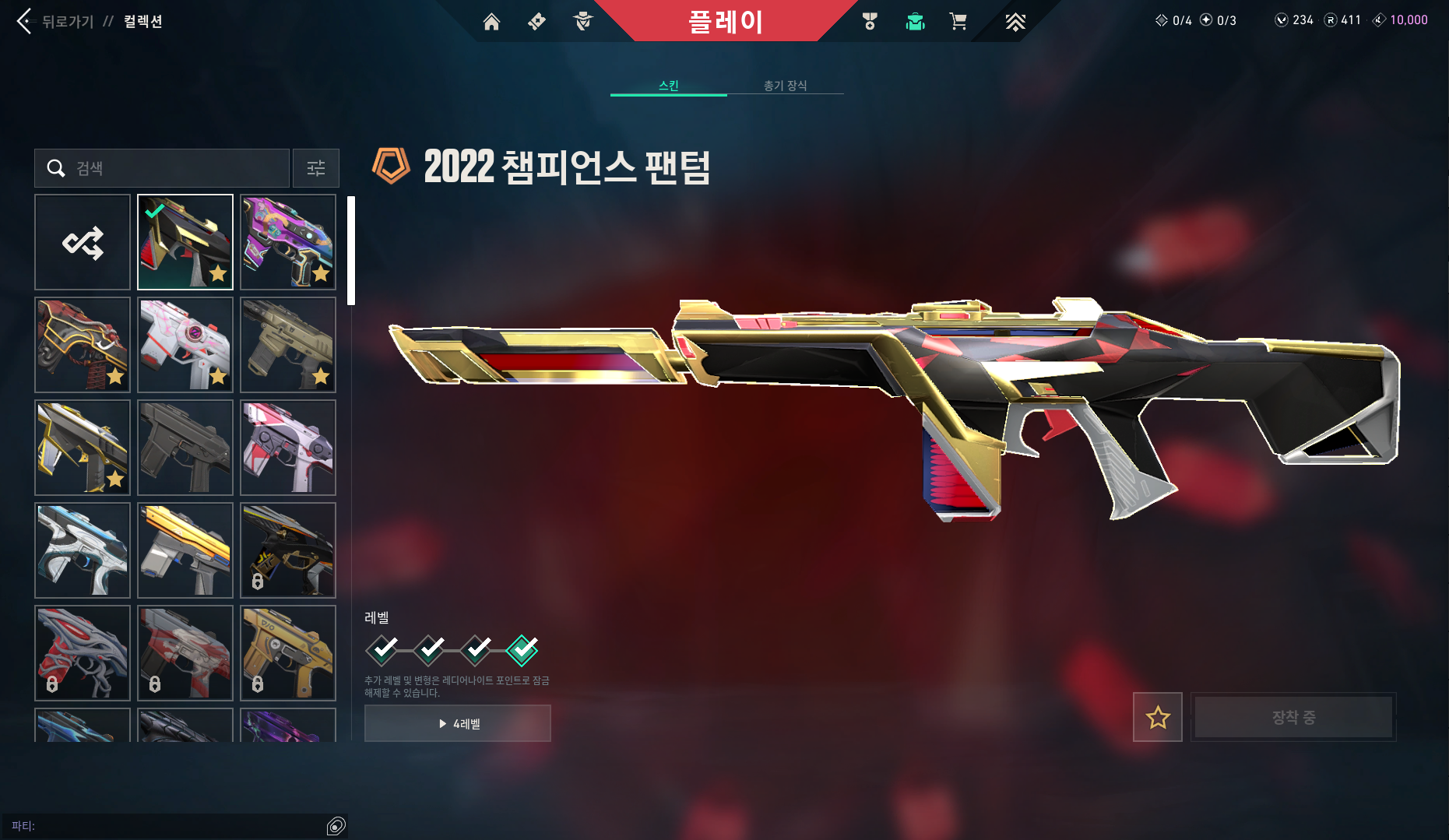Open the spray wheel icon near 파티 bar

336,826
